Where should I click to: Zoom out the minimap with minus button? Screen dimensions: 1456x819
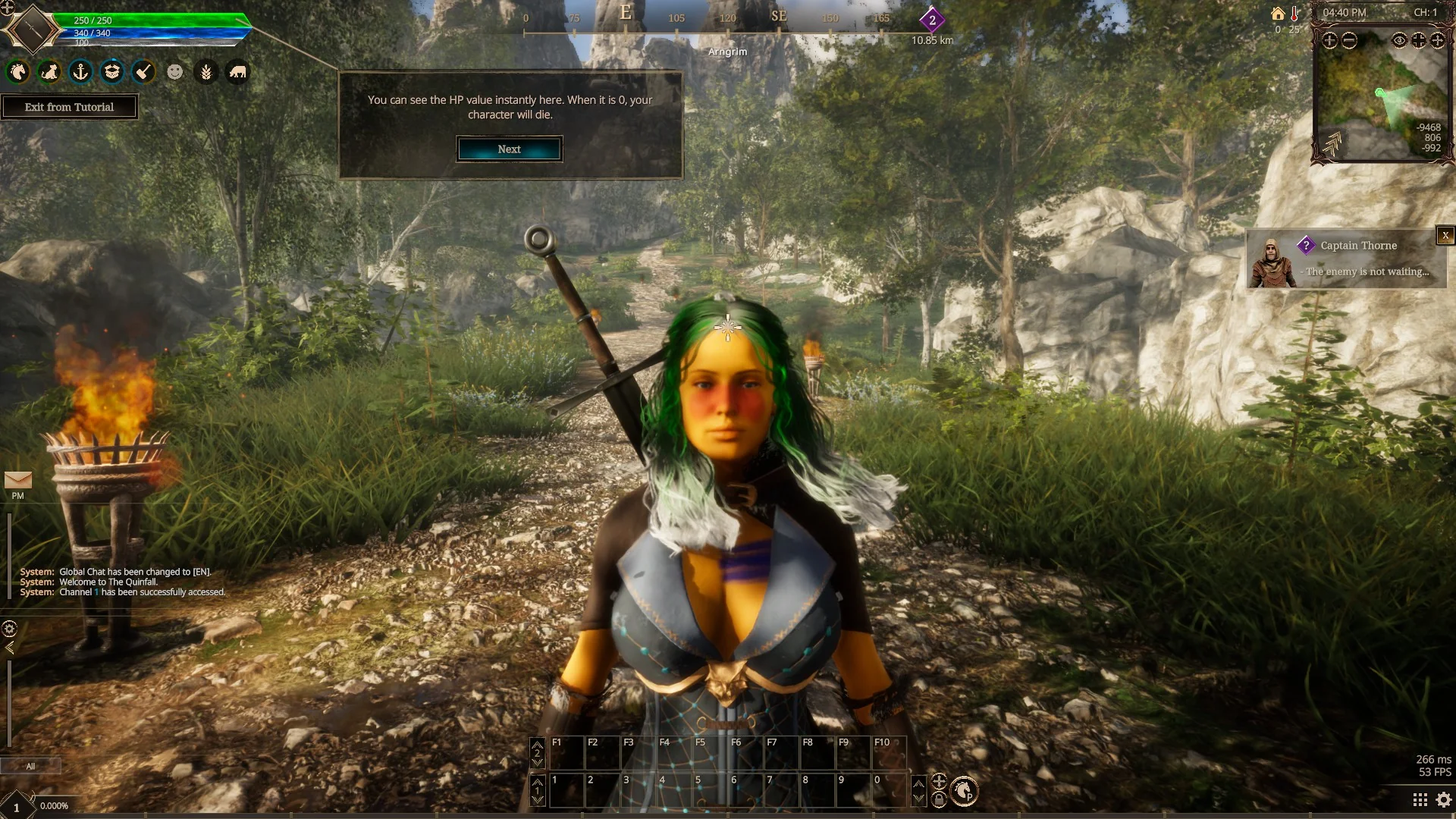(x=1349, y=41)
